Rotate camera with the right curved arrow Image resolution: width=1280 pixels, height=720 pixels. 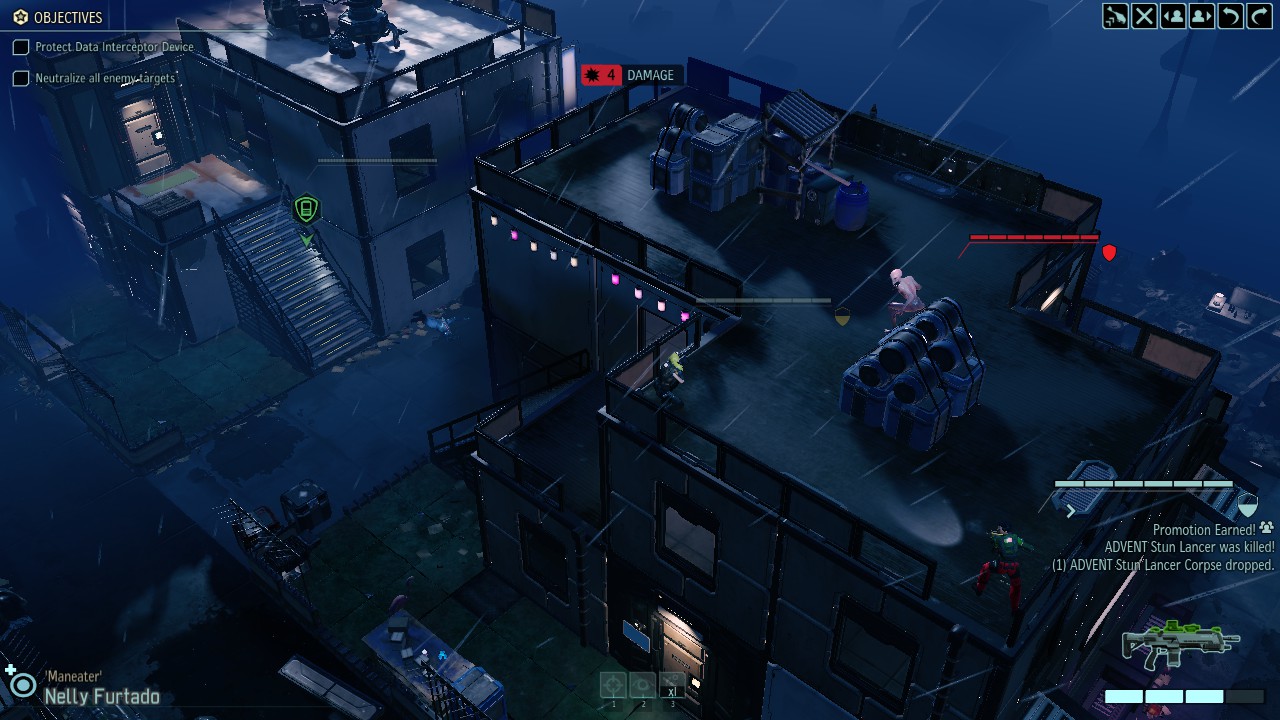coord(1259,16)
